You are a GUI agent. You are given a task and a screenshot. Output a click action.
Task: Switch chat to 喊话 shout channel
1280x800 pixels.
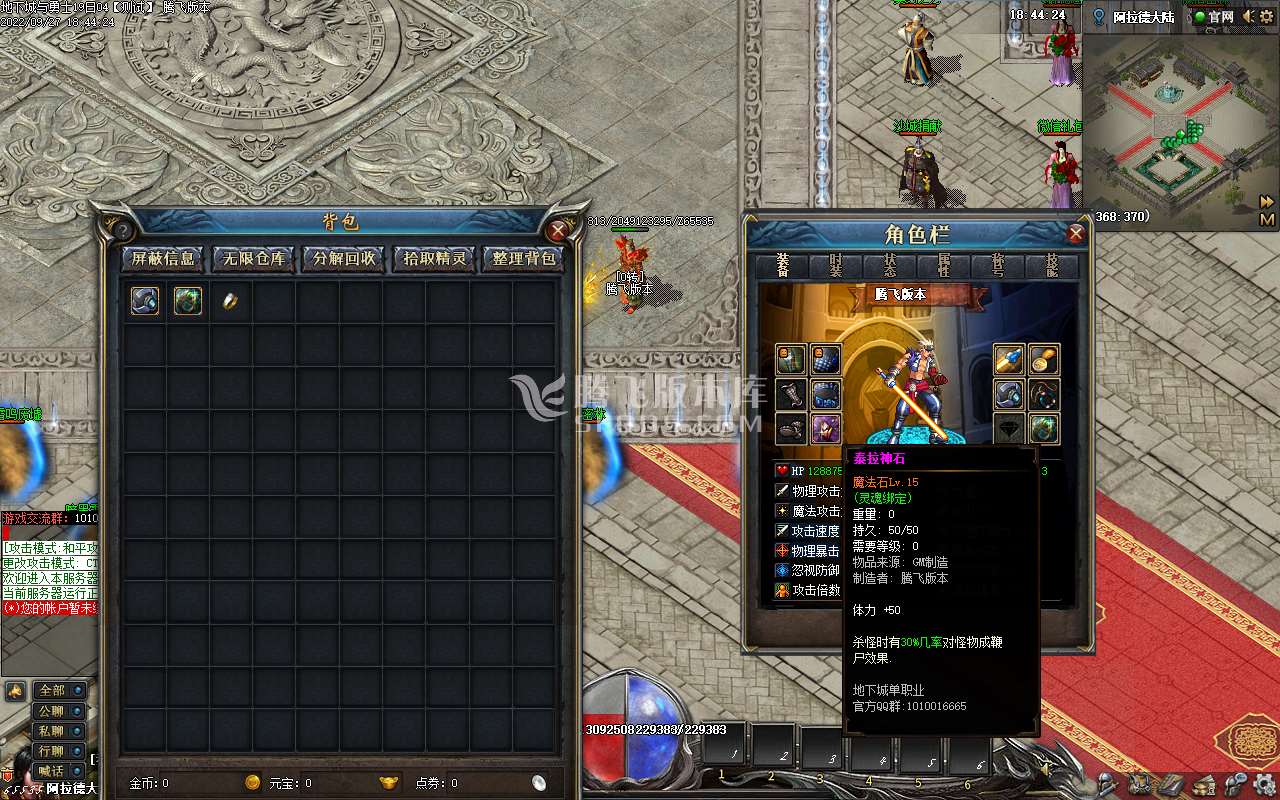[x=52, y=770]
